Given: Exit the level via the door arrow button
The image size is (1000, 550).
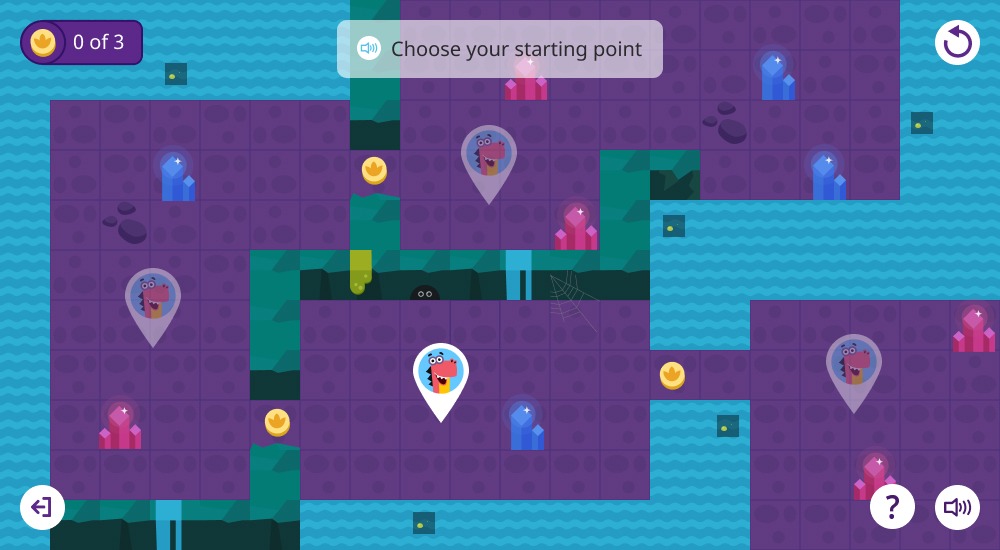Looking at the screenshot, I should click(42, 507).
